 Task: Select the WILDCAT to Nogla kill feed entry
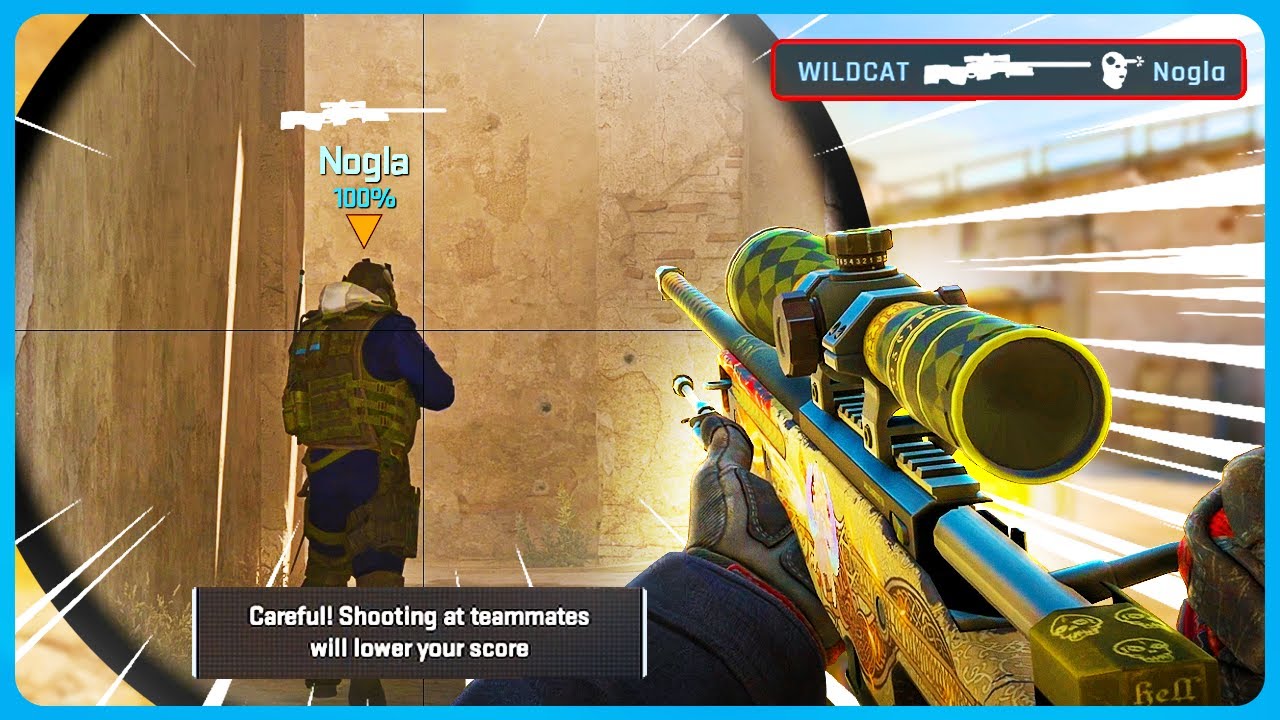[1008, 71]
